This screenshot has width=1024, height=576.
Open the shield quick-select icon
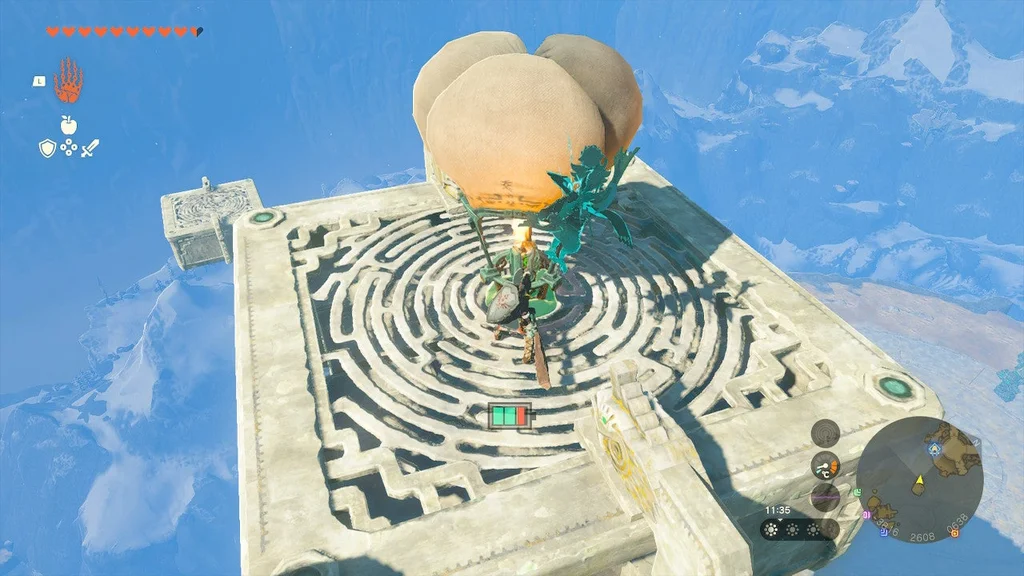click(x=46, y=148)
